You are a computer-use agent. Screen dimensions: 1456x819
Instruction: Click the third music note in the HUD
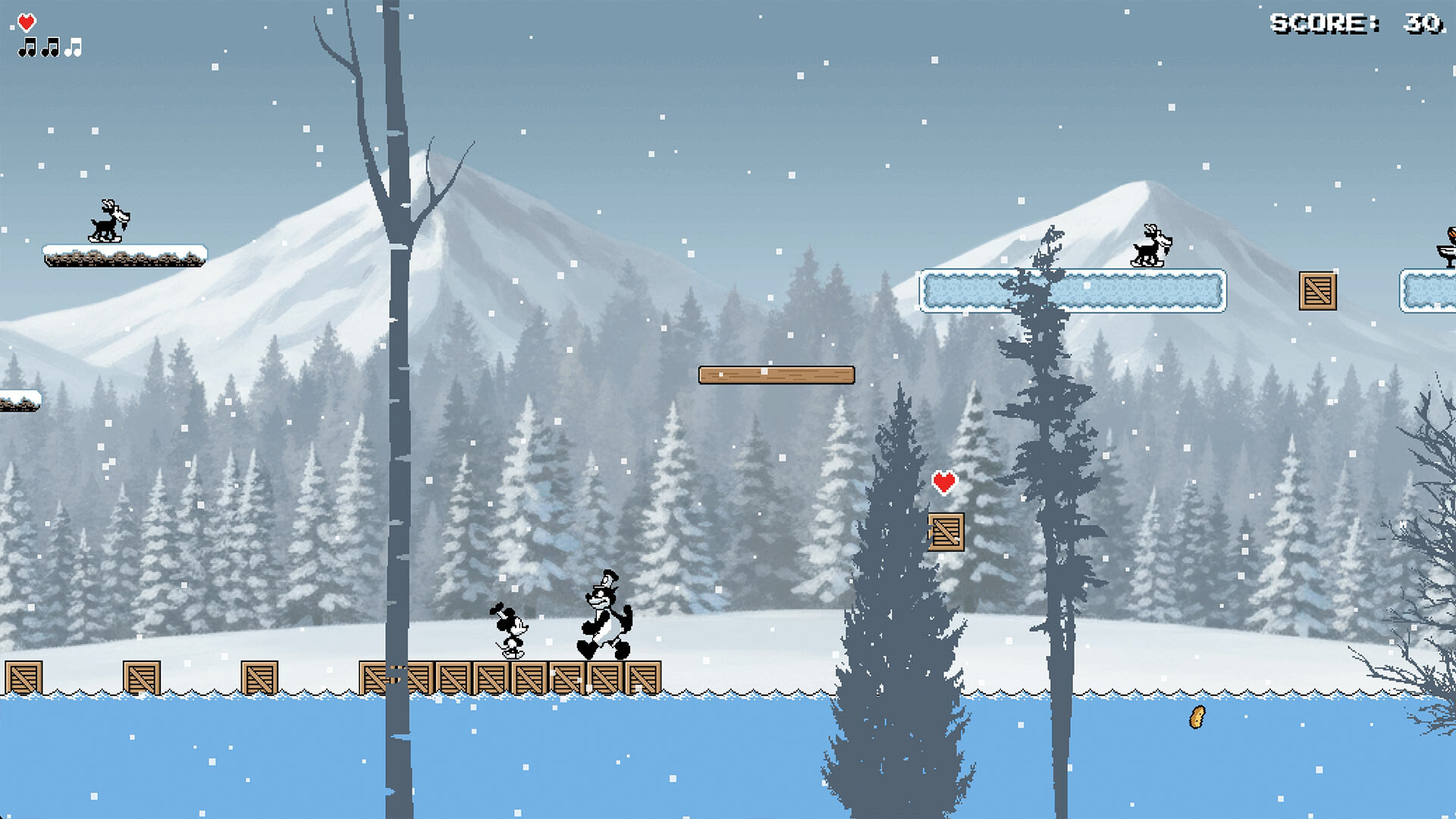tap(74, 48)
